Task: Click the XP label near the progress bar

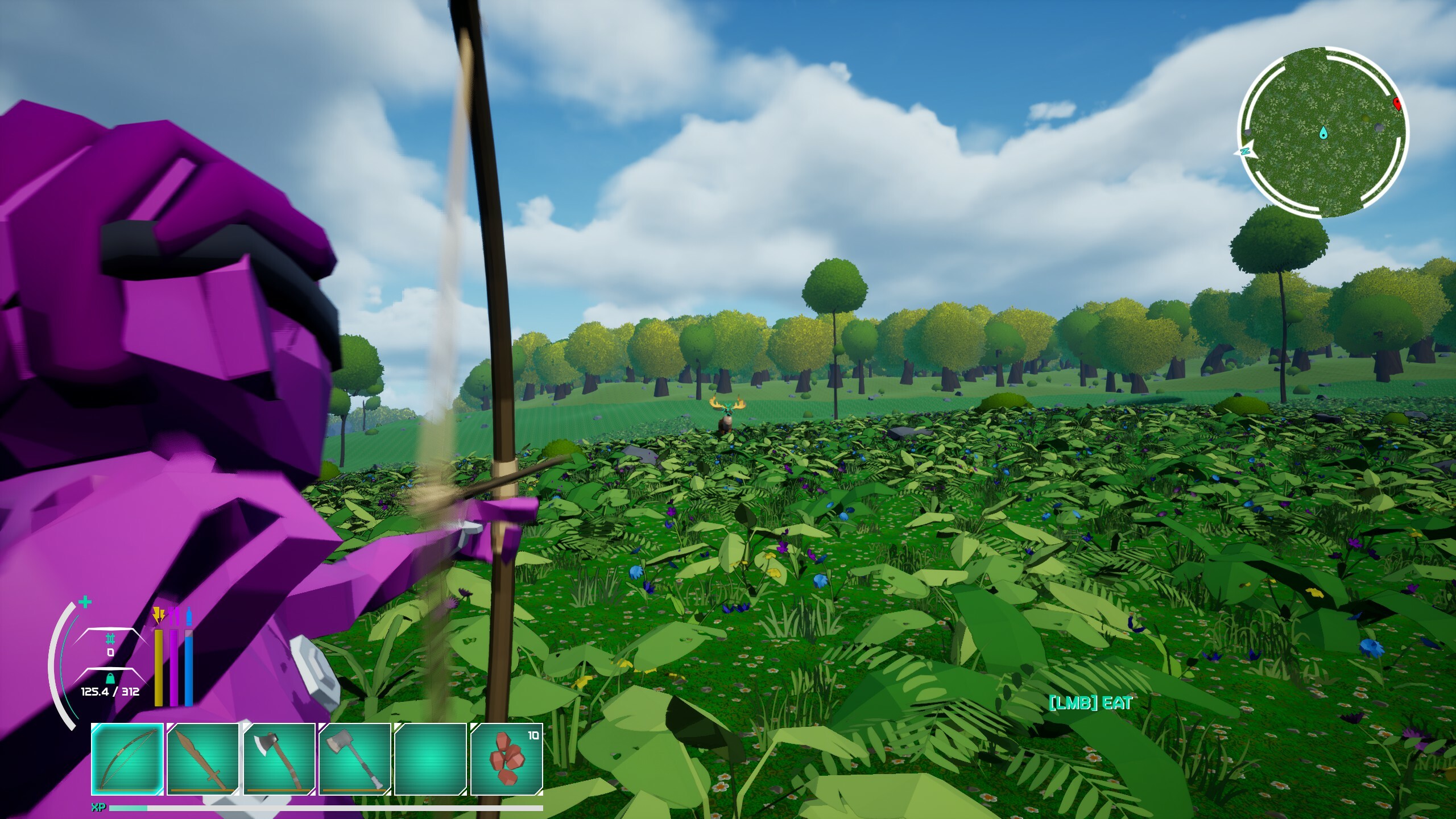Action: pos(98,806)
